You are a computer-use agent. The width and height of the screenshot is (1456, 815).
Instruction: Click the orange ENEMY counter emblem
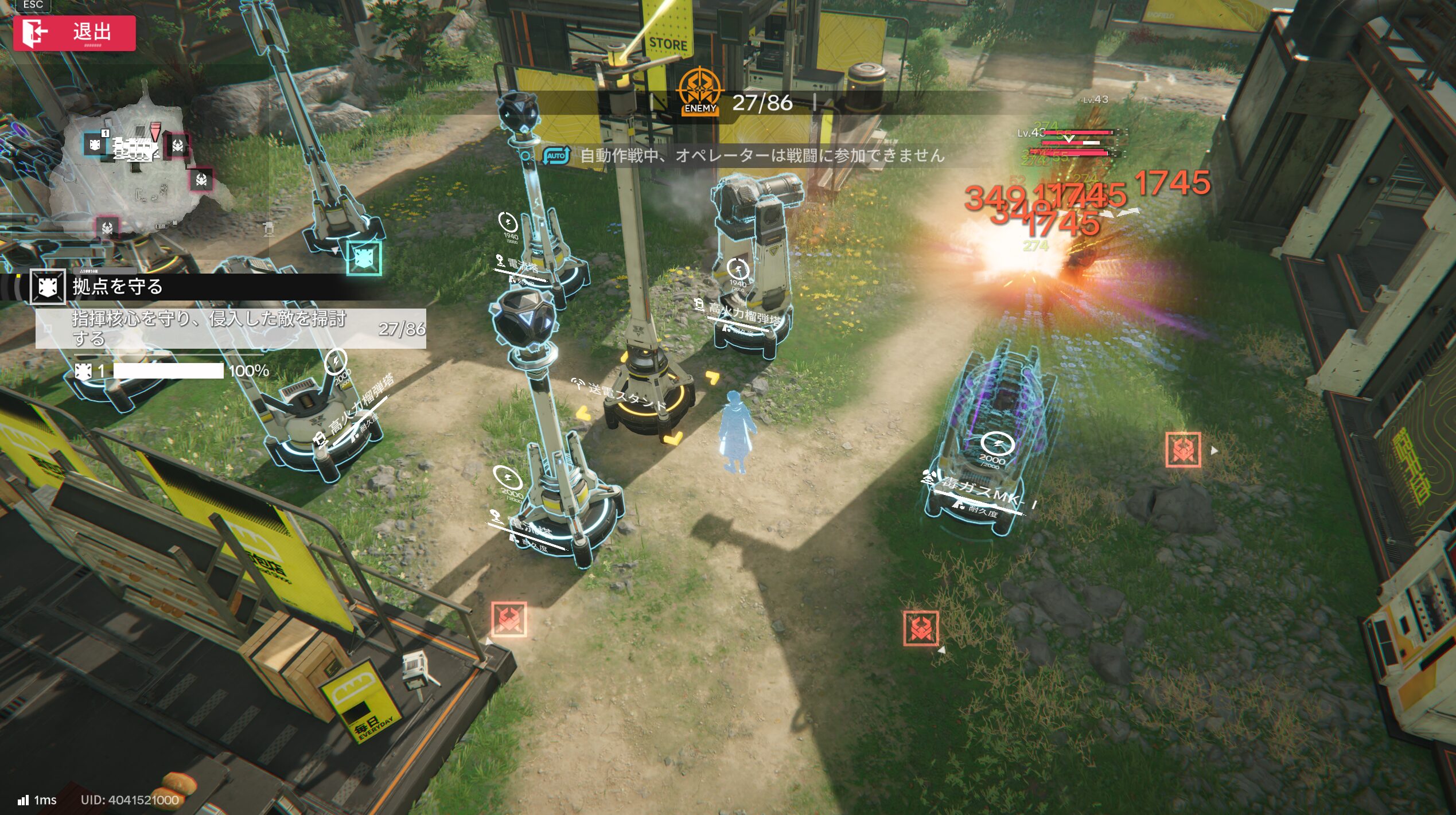700,92
